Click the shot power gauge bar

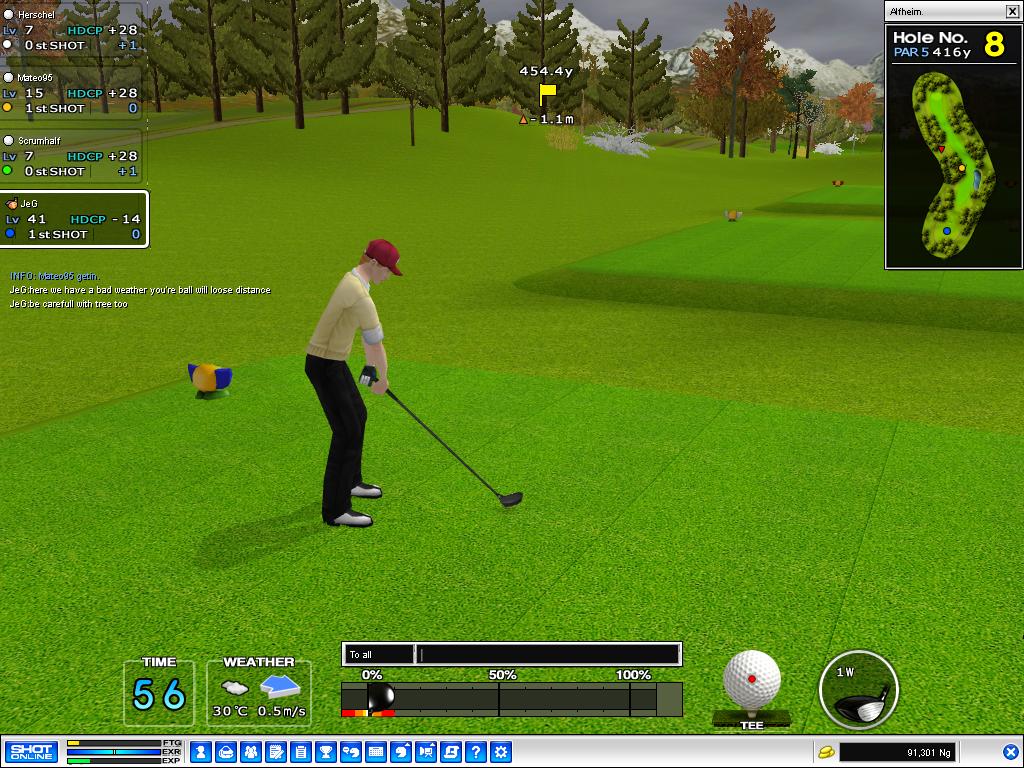pos(511,698)
